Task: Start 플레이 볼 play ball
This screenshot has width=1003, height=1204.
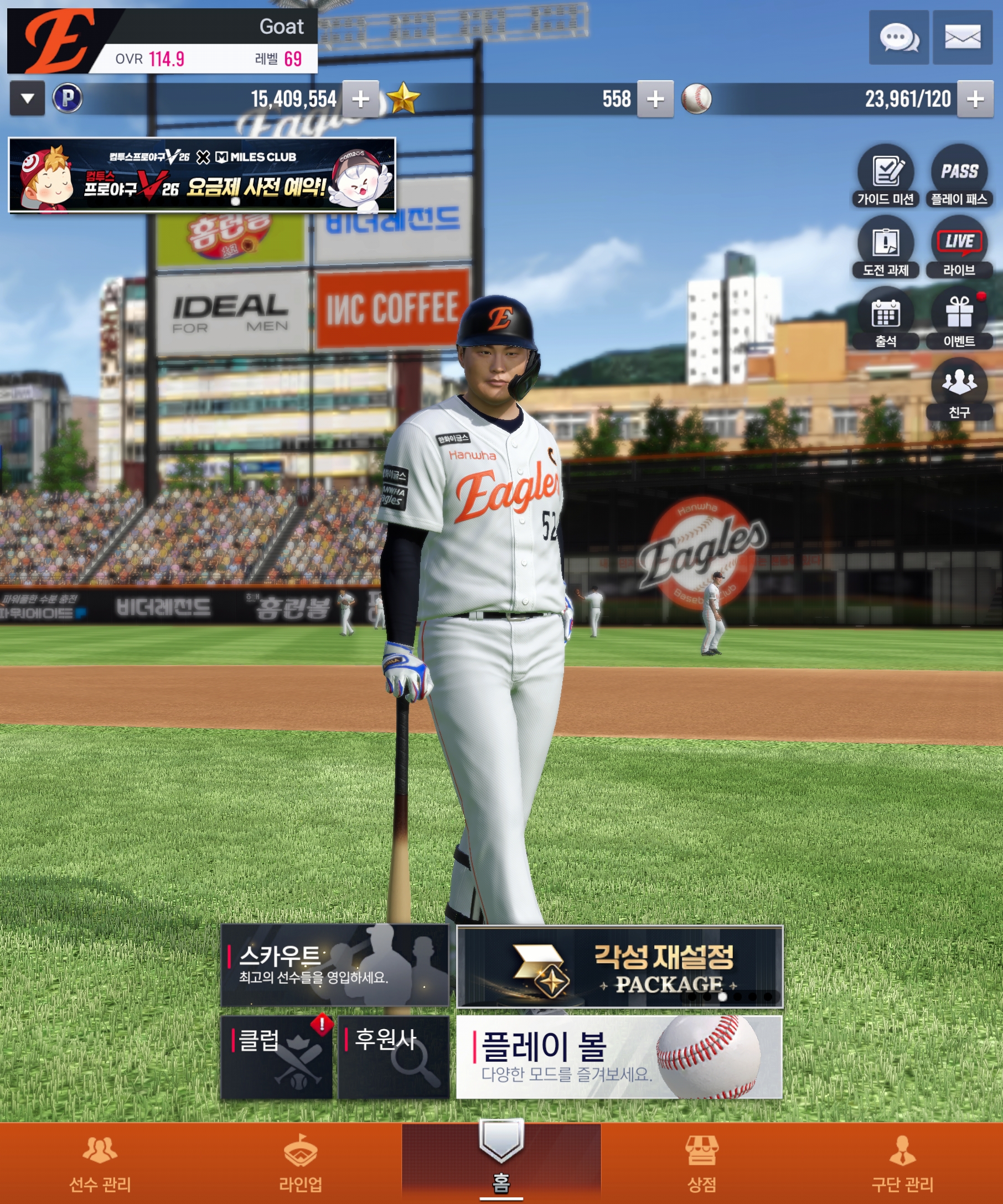Action: (x=619, y=1057)
